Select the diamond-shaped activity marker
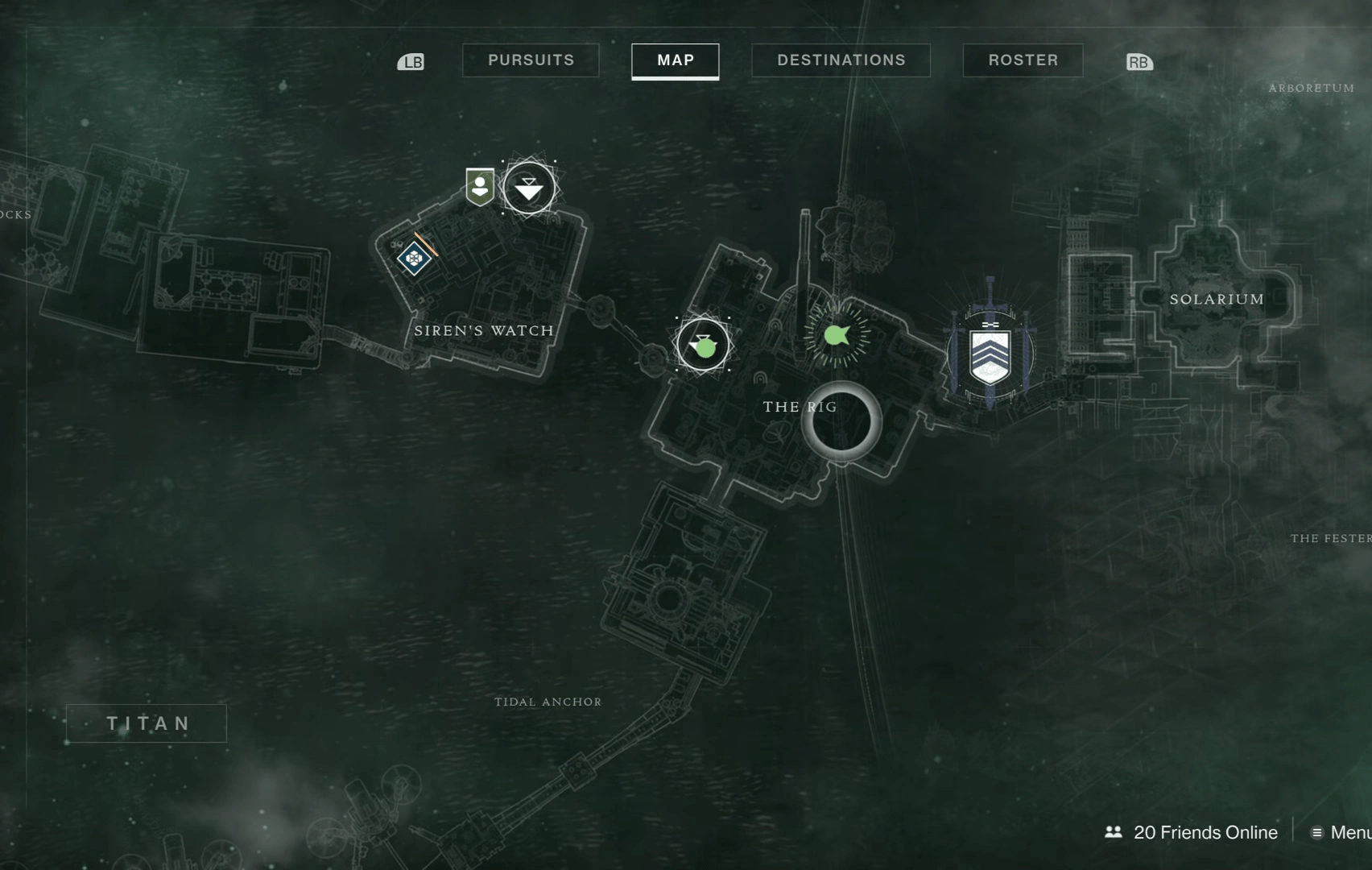 point(414,259)
